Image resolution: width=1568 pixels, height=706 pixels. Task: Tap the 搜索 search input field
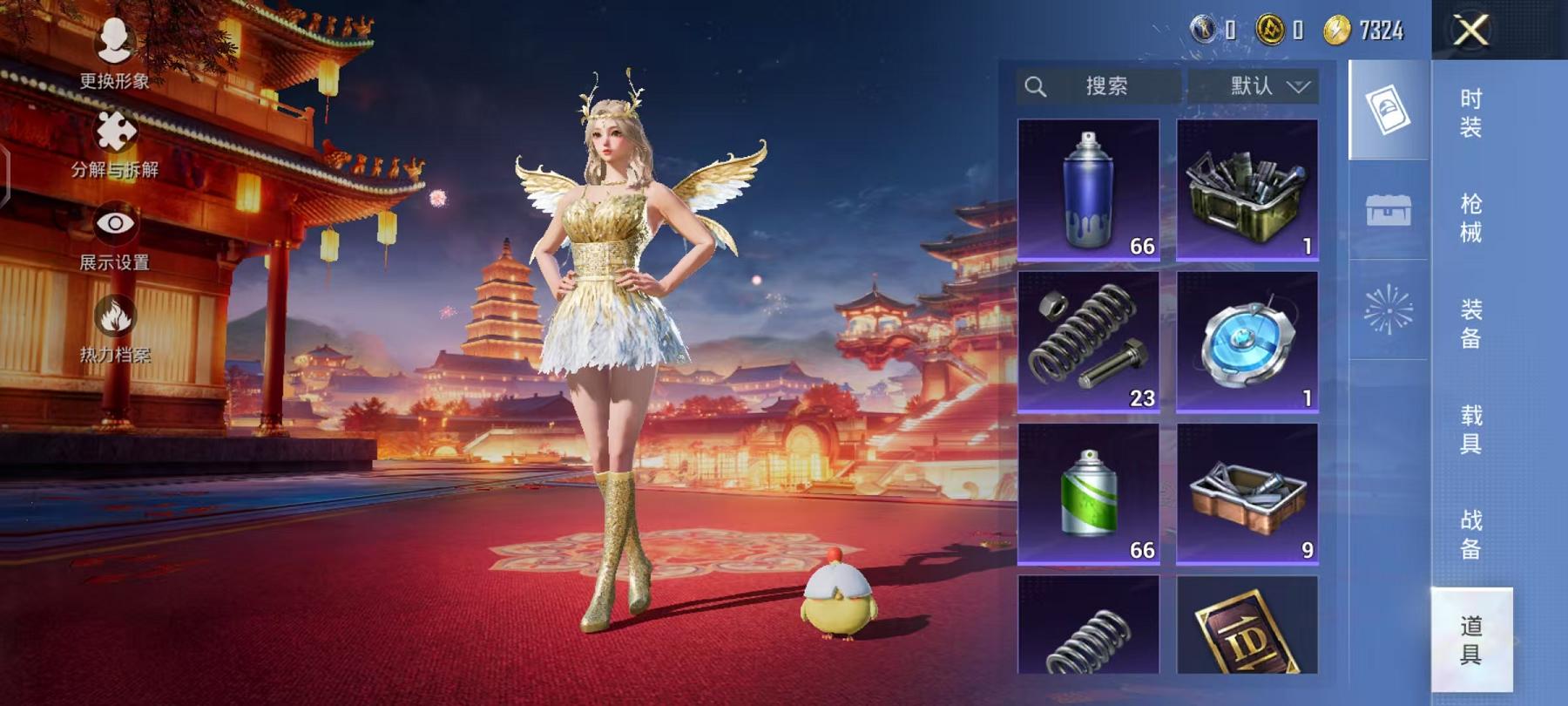pos(1112,86)
